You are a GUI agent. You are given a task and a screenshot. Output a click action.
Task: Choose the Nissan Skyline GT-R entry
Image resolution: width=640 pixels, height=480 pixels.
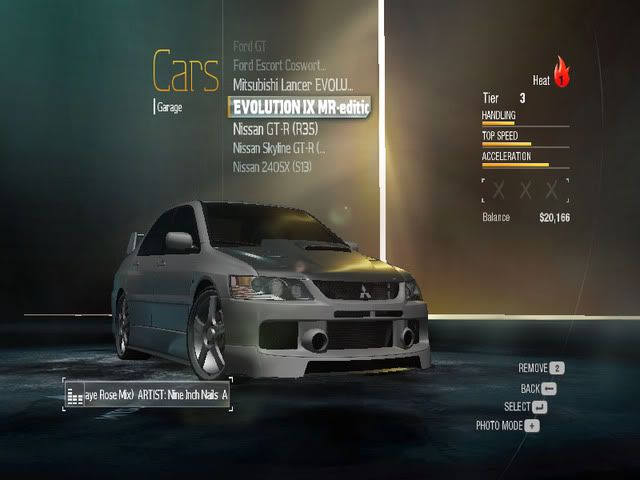tap(279, 147)
